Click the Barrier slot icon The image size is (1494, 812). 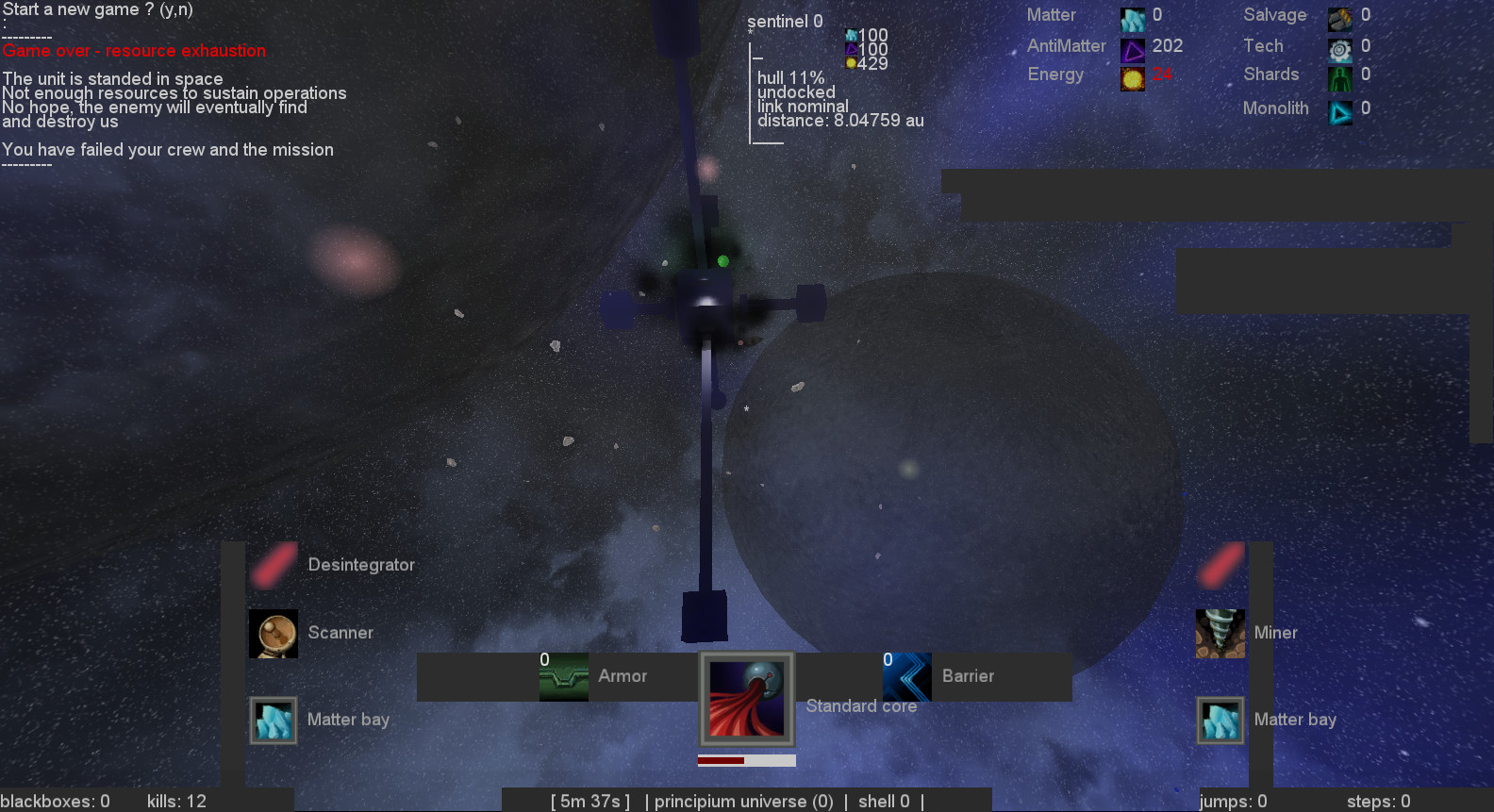[906, 676]
